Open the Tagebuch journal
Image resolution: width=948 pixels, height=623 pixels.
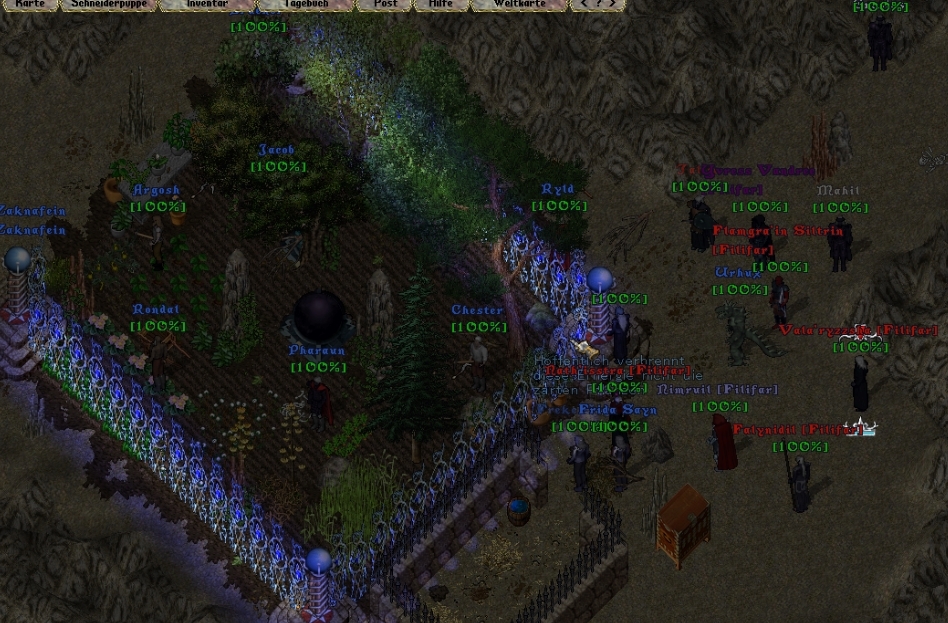click(305, 4)
